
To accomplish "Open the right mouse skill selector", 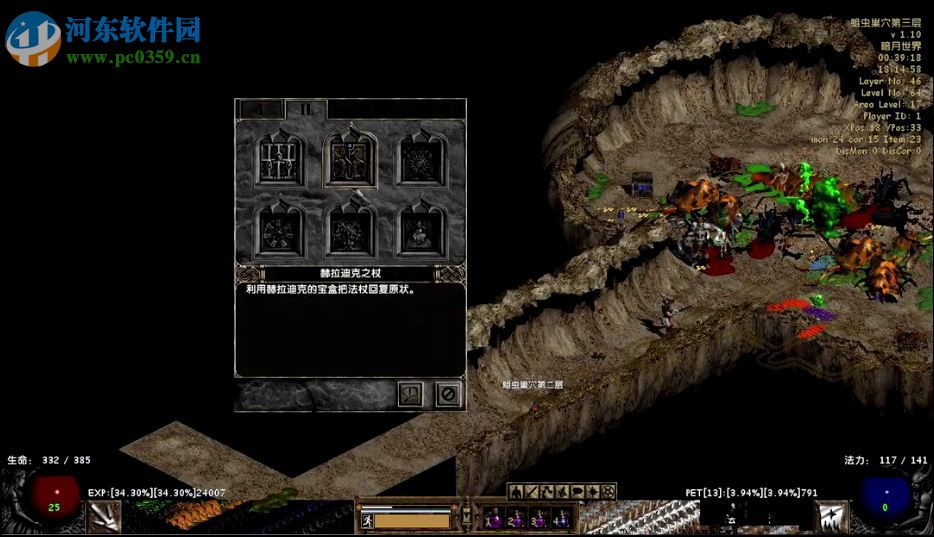I will [x=830, y=516].
